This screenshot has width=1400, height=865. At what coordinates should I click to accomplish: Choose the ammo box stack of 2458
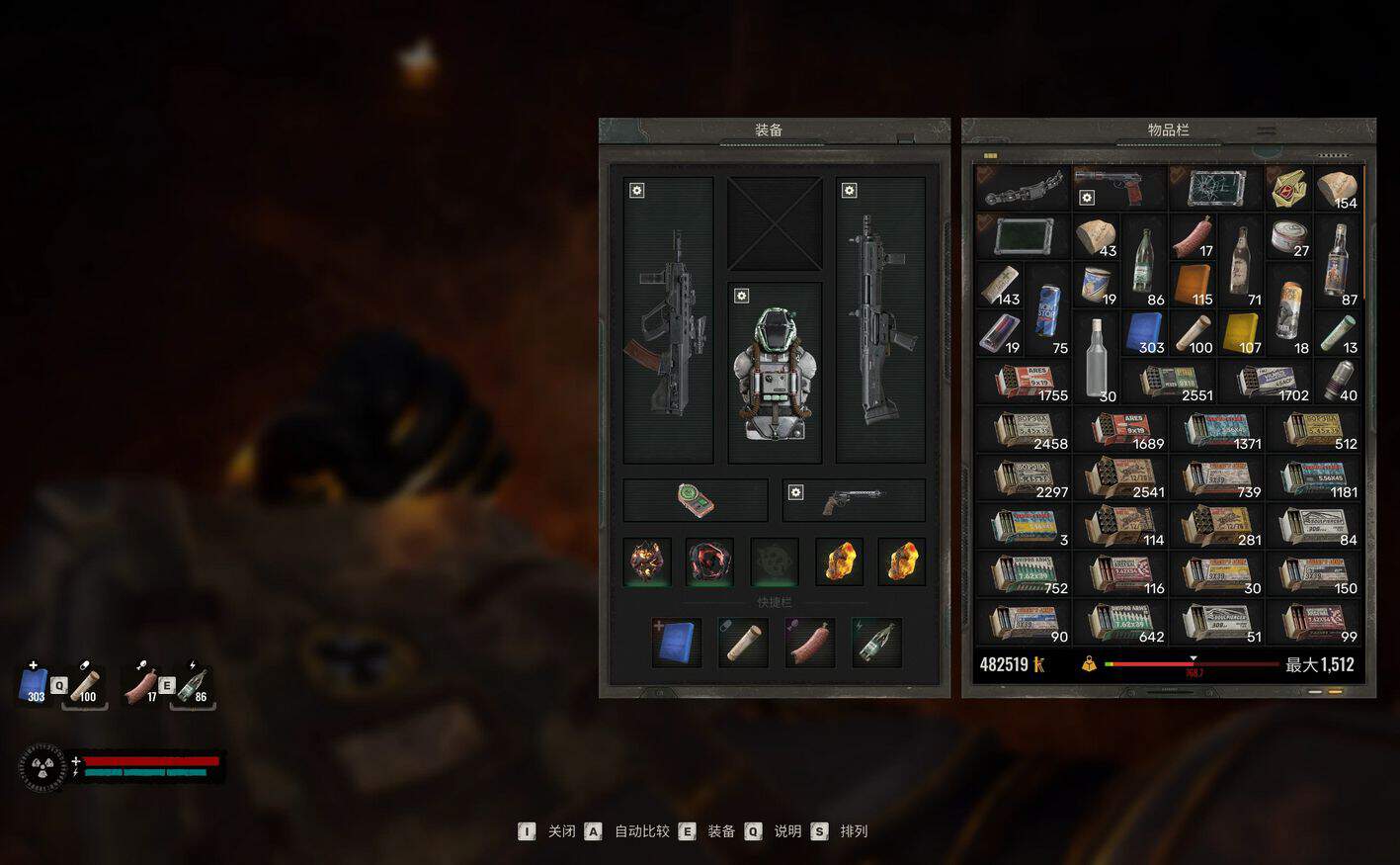[x=1024, y=430]
